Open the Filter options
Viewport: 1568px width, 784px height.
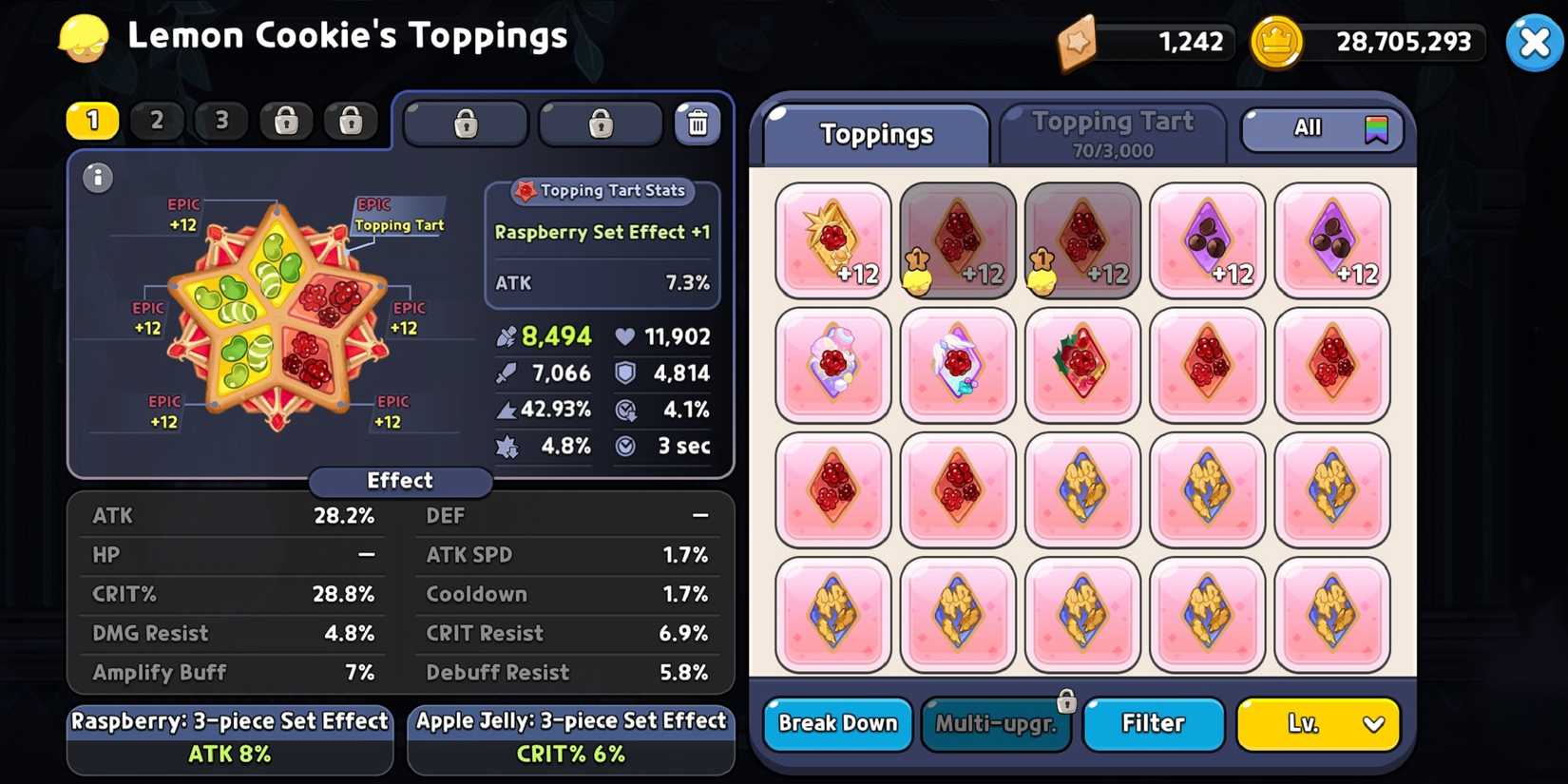1153,724
